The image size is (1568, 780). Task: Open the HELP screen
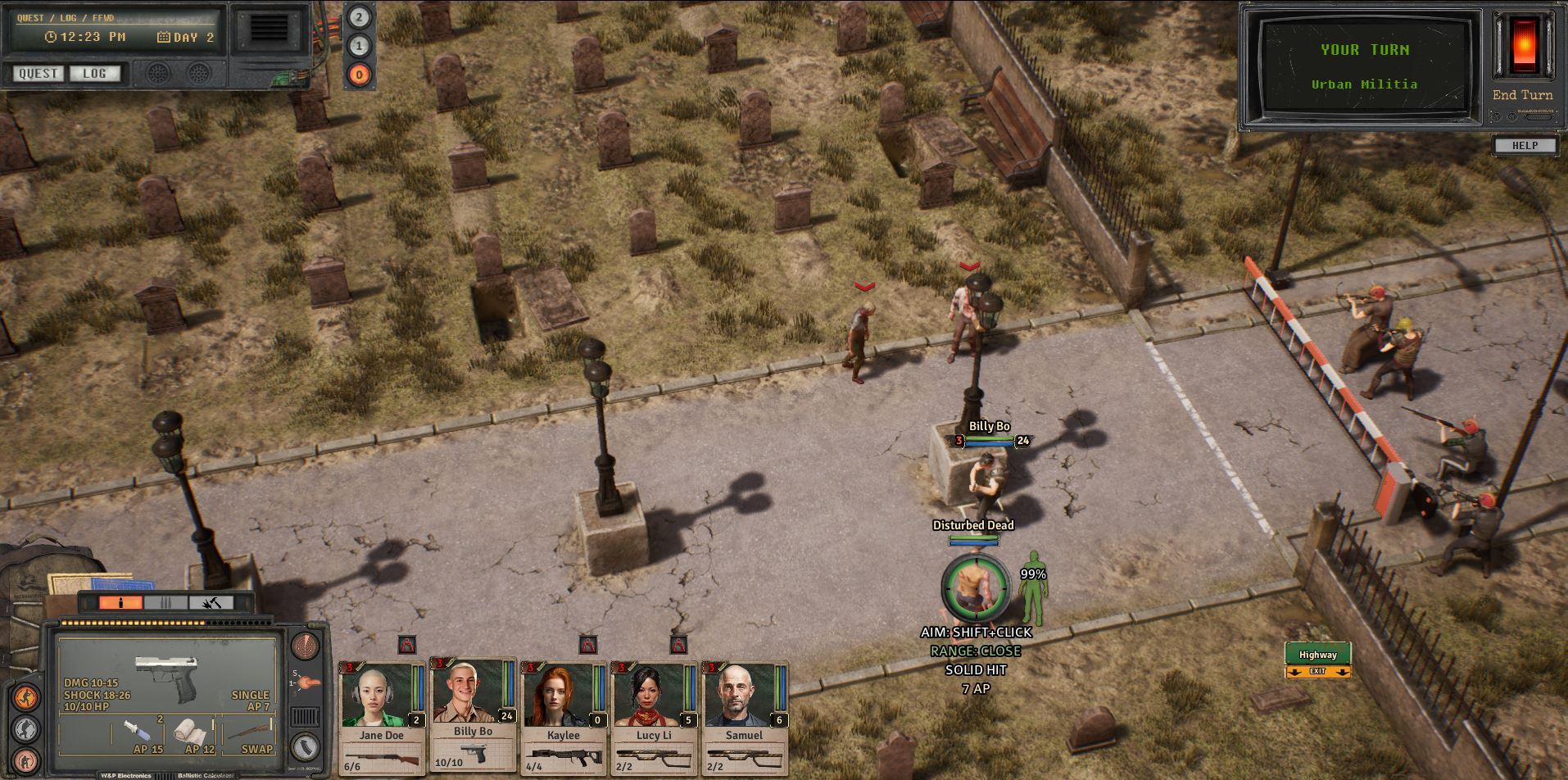(x=1524, y=146)
